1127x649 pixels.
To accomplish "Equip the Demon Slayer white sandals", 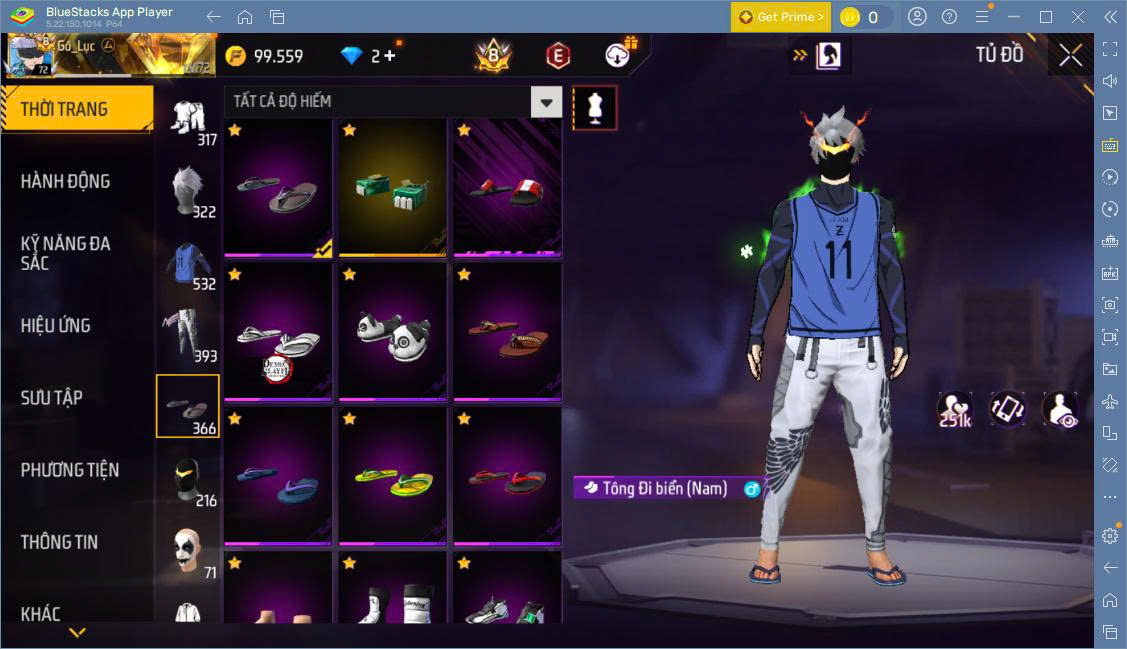I will click(277, 335).
